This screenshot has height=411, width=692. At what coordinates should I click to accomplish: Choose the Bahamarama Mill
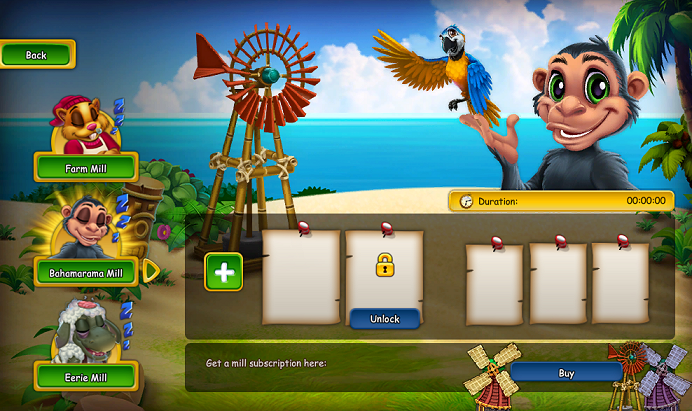[x=86, y=272]
